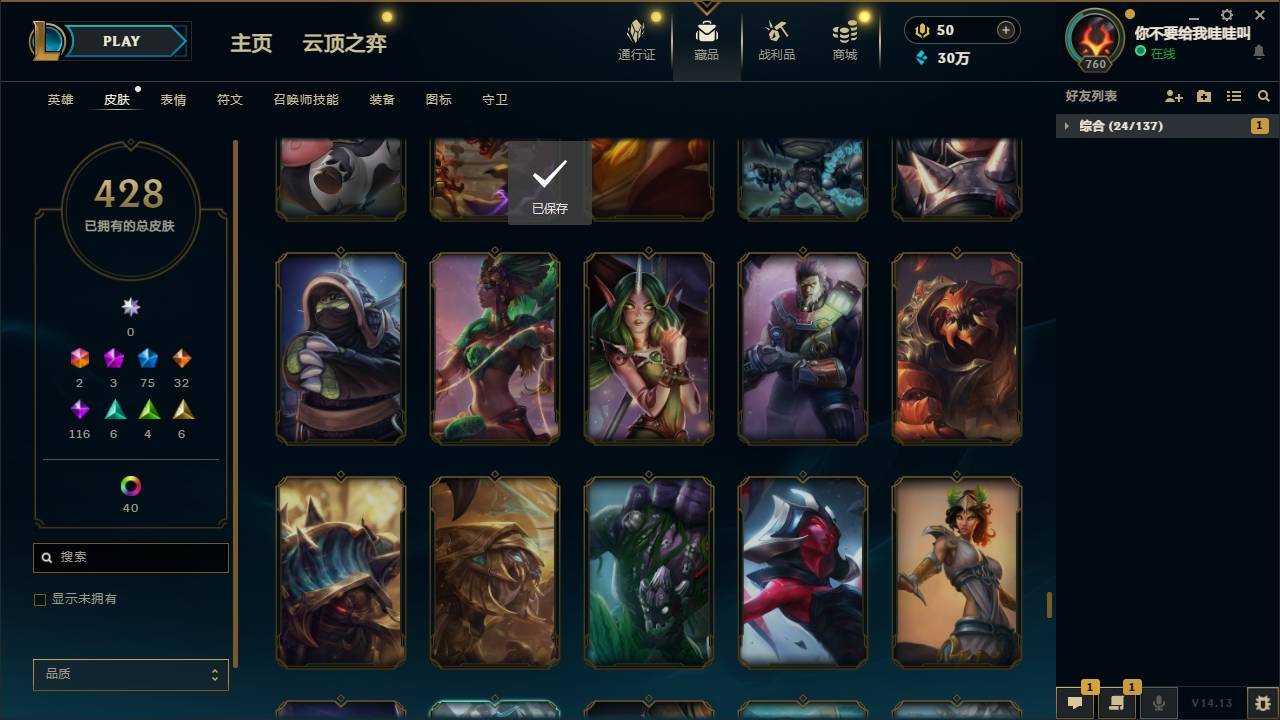Open the chat conversations icon with badge
Image resolution: width=1280 pixels, height=720 pixels.
click(x=1075, y=703)
